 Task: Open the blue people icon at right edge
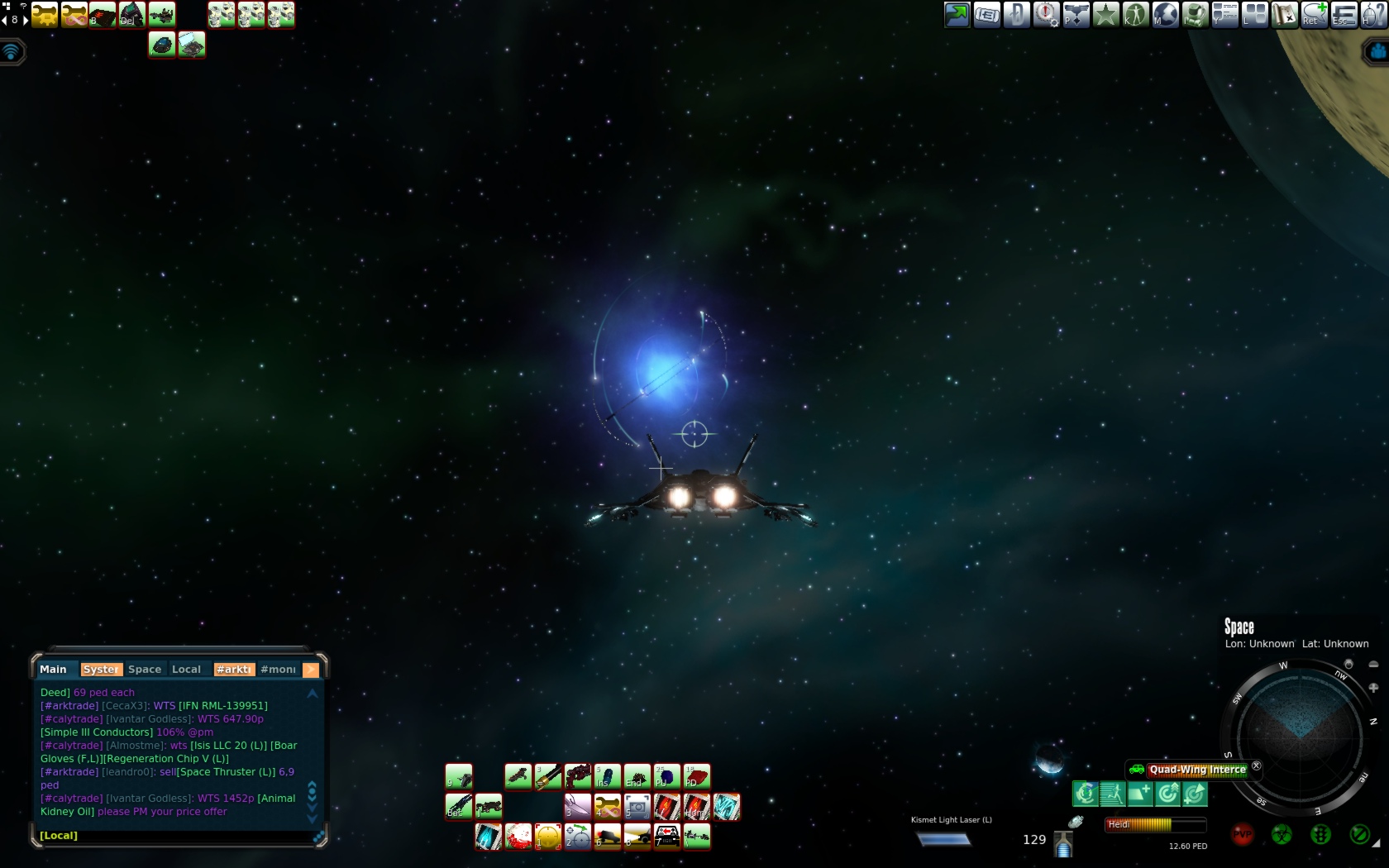tap(1377, 52)
